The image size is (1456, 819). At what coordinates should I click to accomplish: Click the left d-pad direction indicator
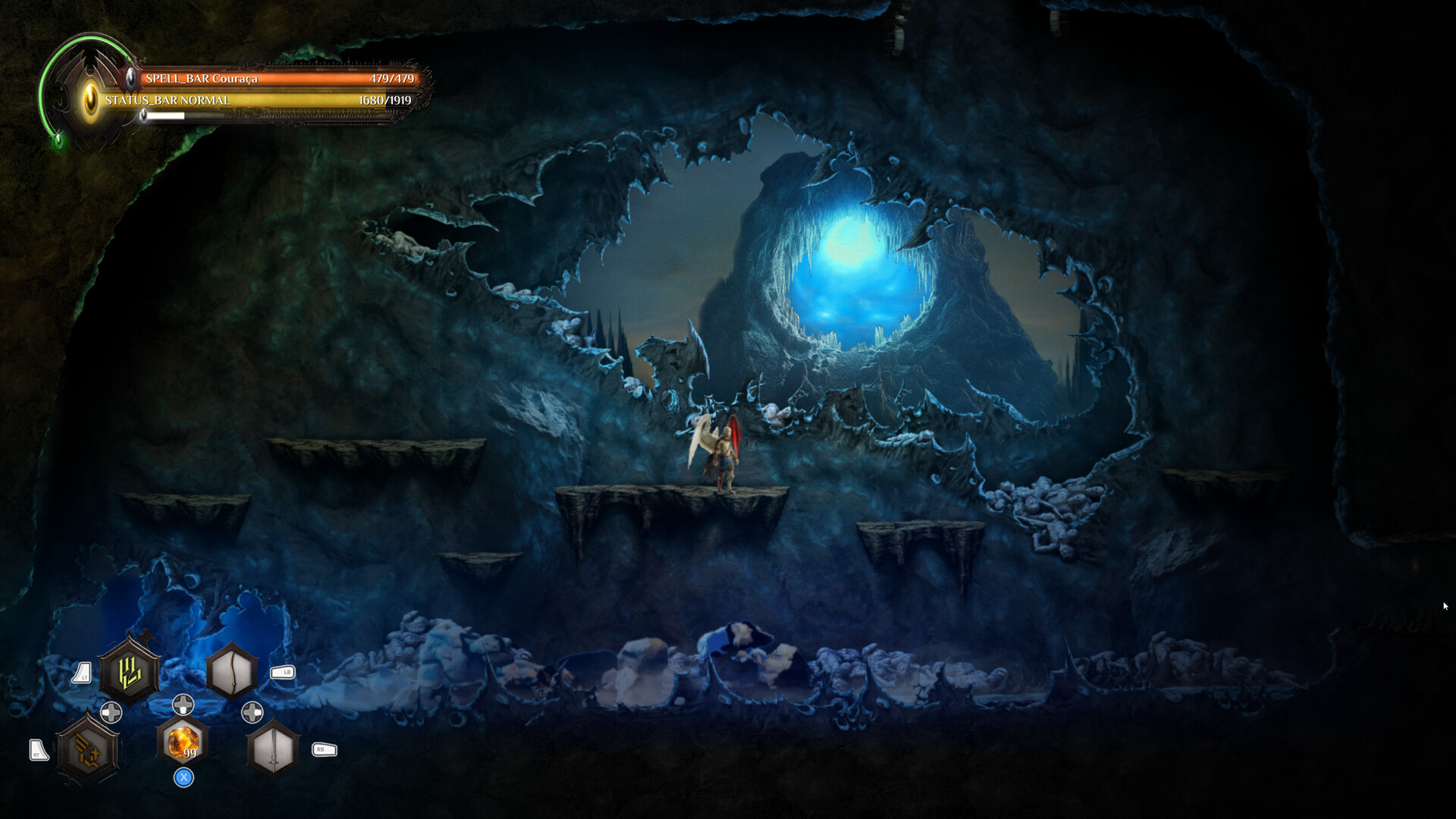click(x=111, y=713)
